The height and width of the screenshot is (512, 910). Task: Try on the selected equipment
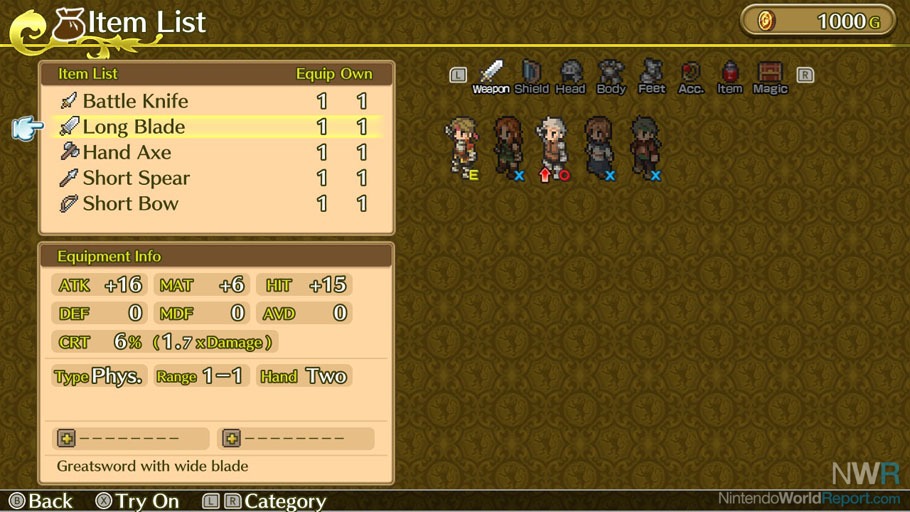(x=137, y=501)
